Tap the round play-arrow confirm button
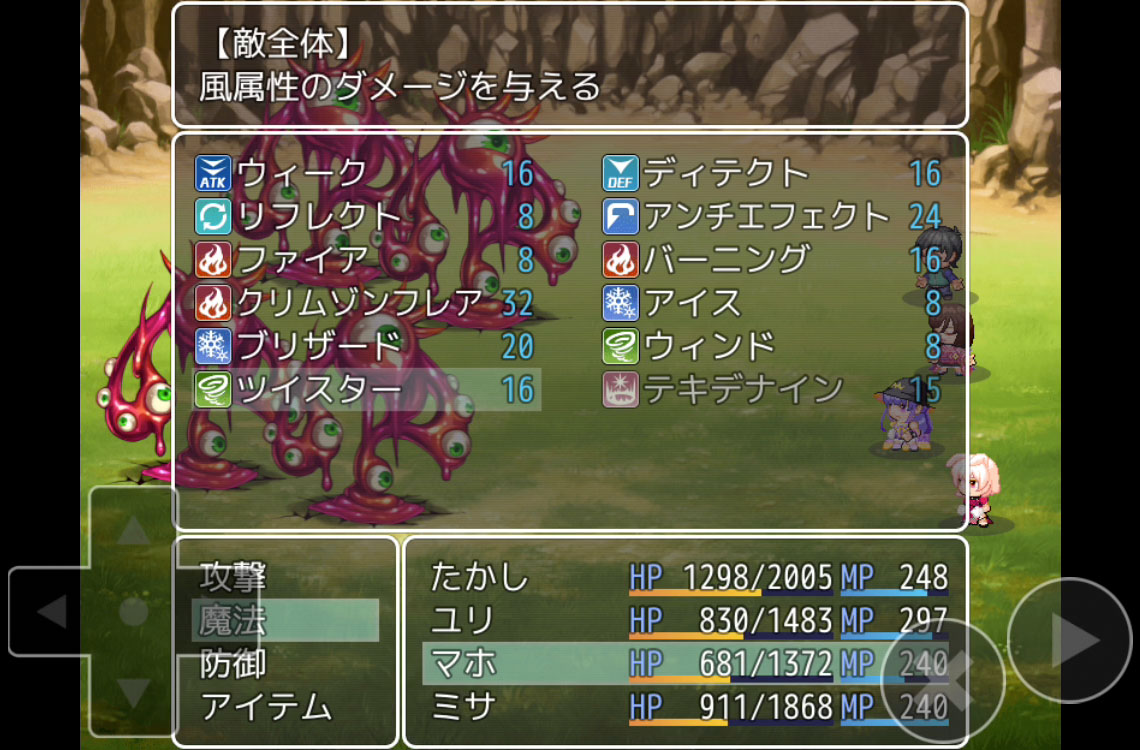 coord(1072,642)
